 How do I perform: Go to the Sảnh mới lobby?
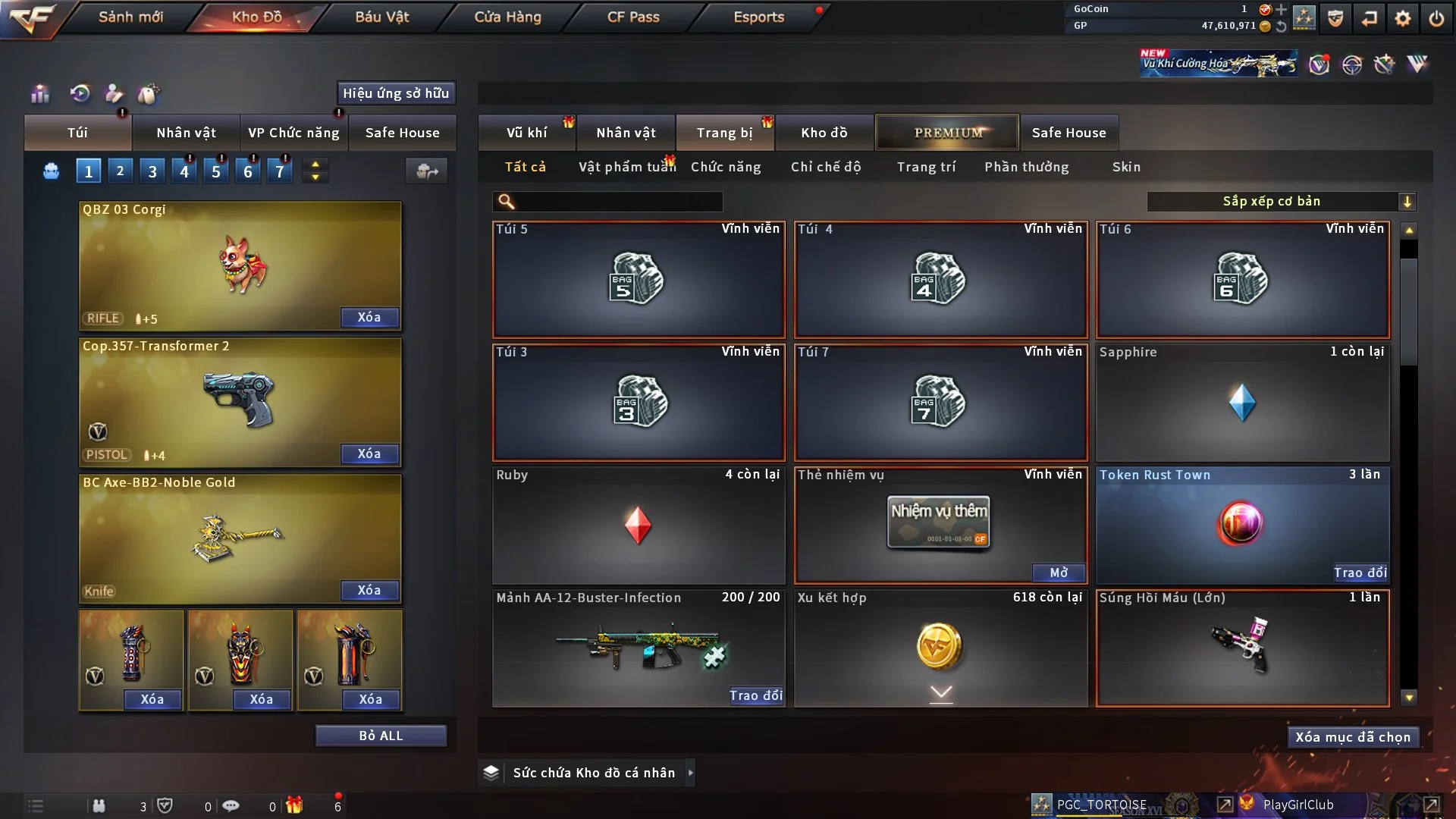coord(130,17)
